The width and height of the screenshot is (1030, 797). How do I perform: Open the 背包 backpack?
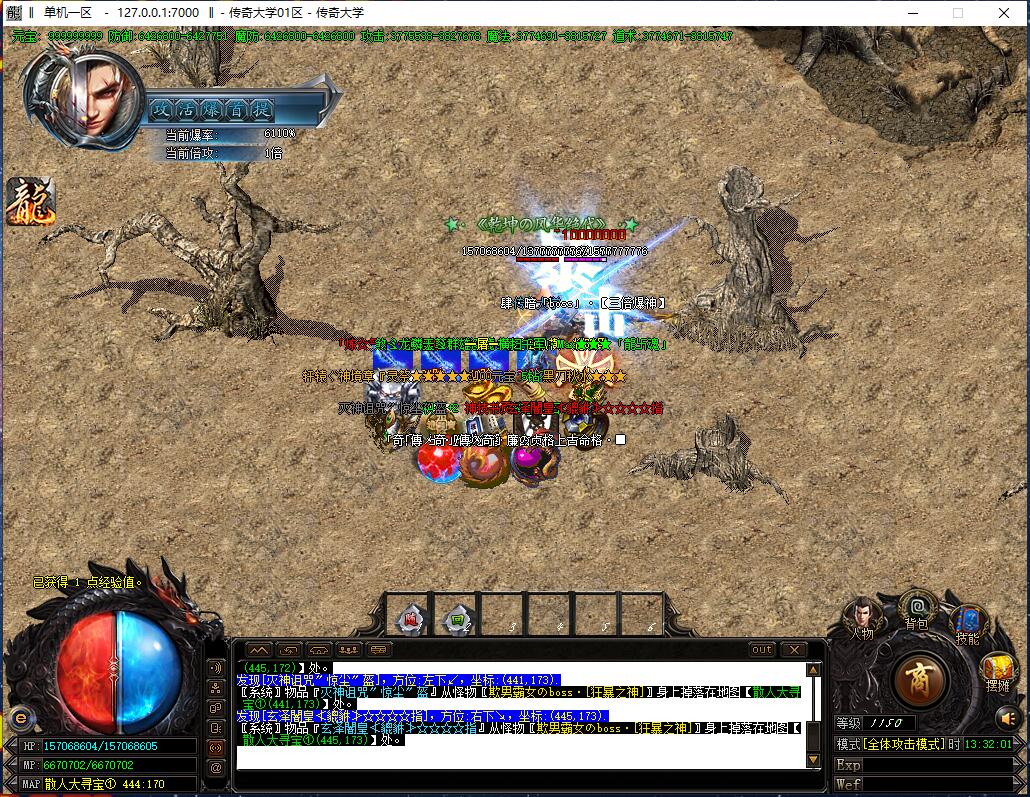coord(915,608)
